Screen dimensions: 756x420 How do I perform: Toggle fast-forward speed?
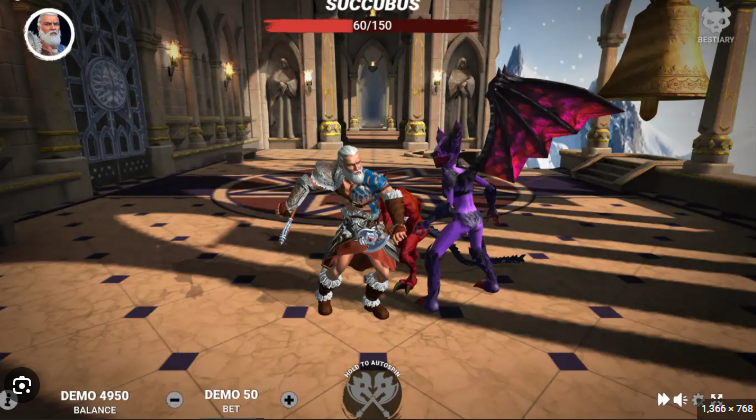click(x=663, y=399)
